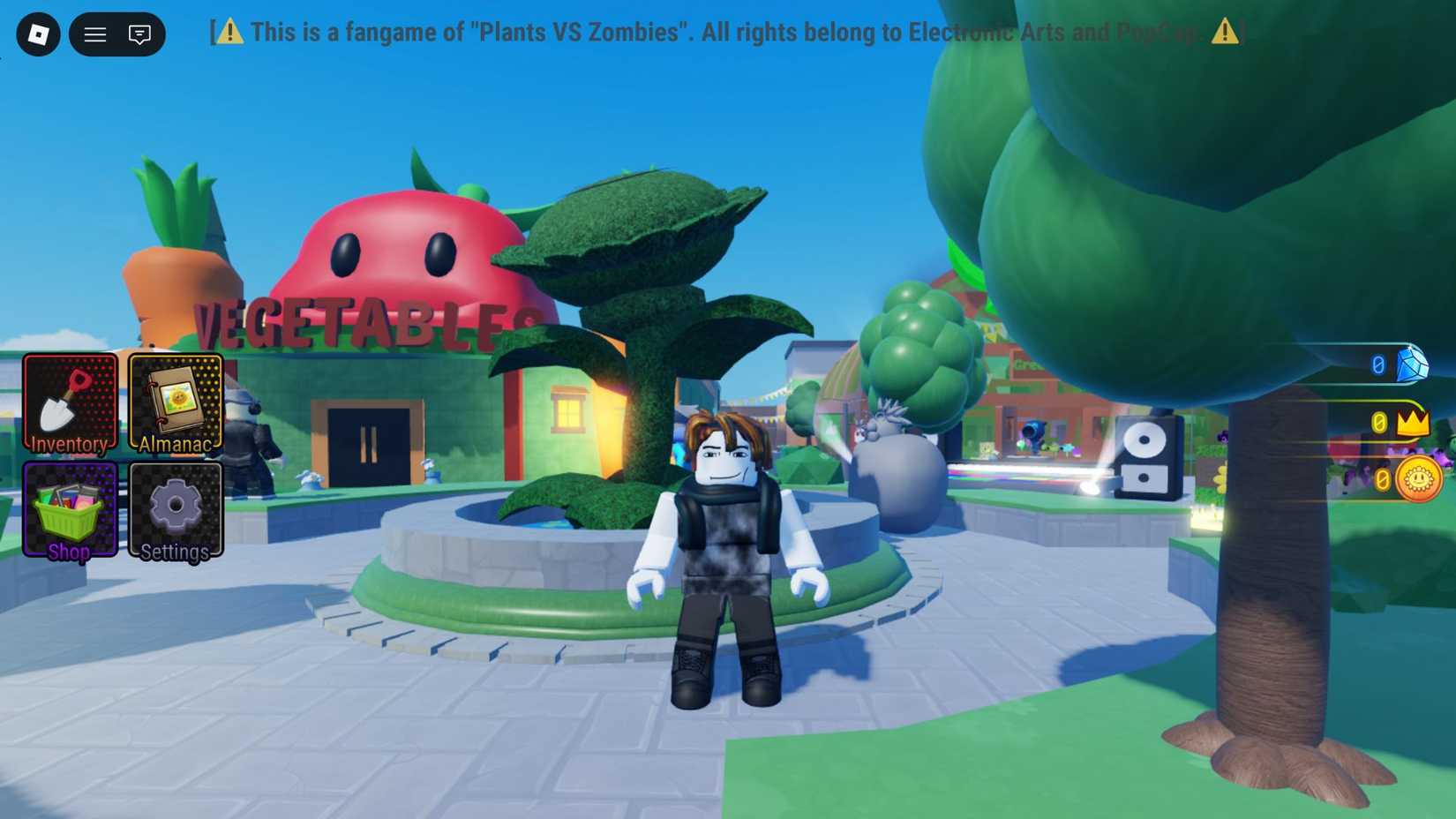This screenshot has height=819, width=1456.
Task: Click the 'Almanac' label text
Action: click(175, 445)
